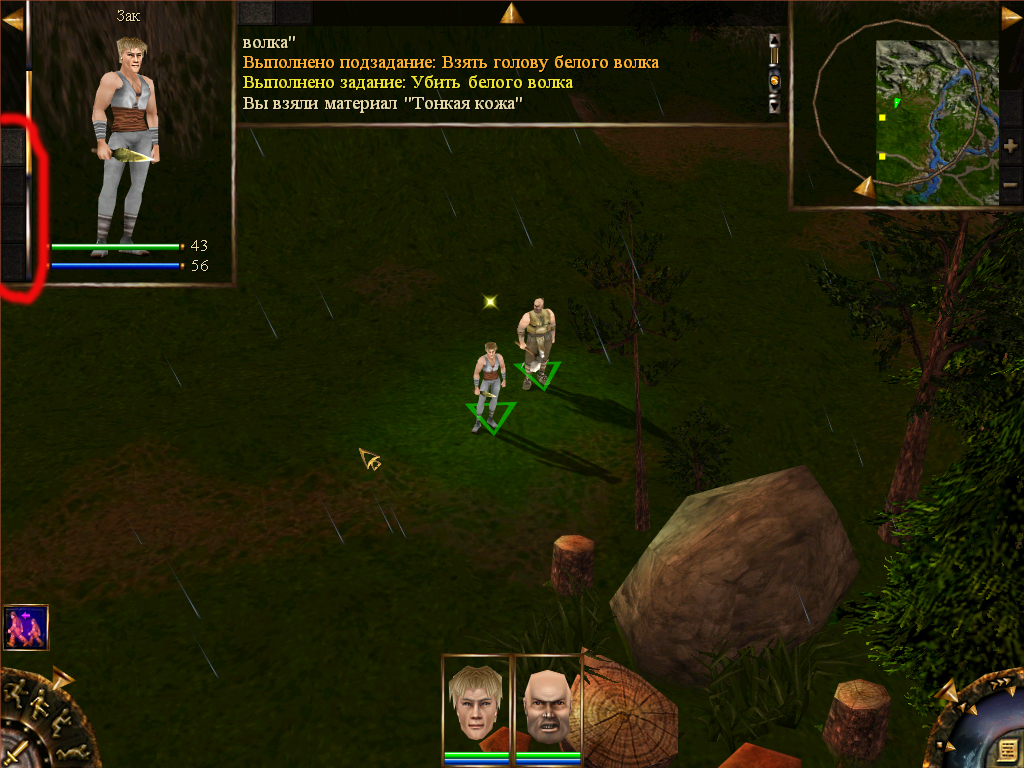Image resolution: width=1024 pixels, height=768 pixels.
Task: Select Zak's blond portrait in the party bar
Action: tap(476, 702)
